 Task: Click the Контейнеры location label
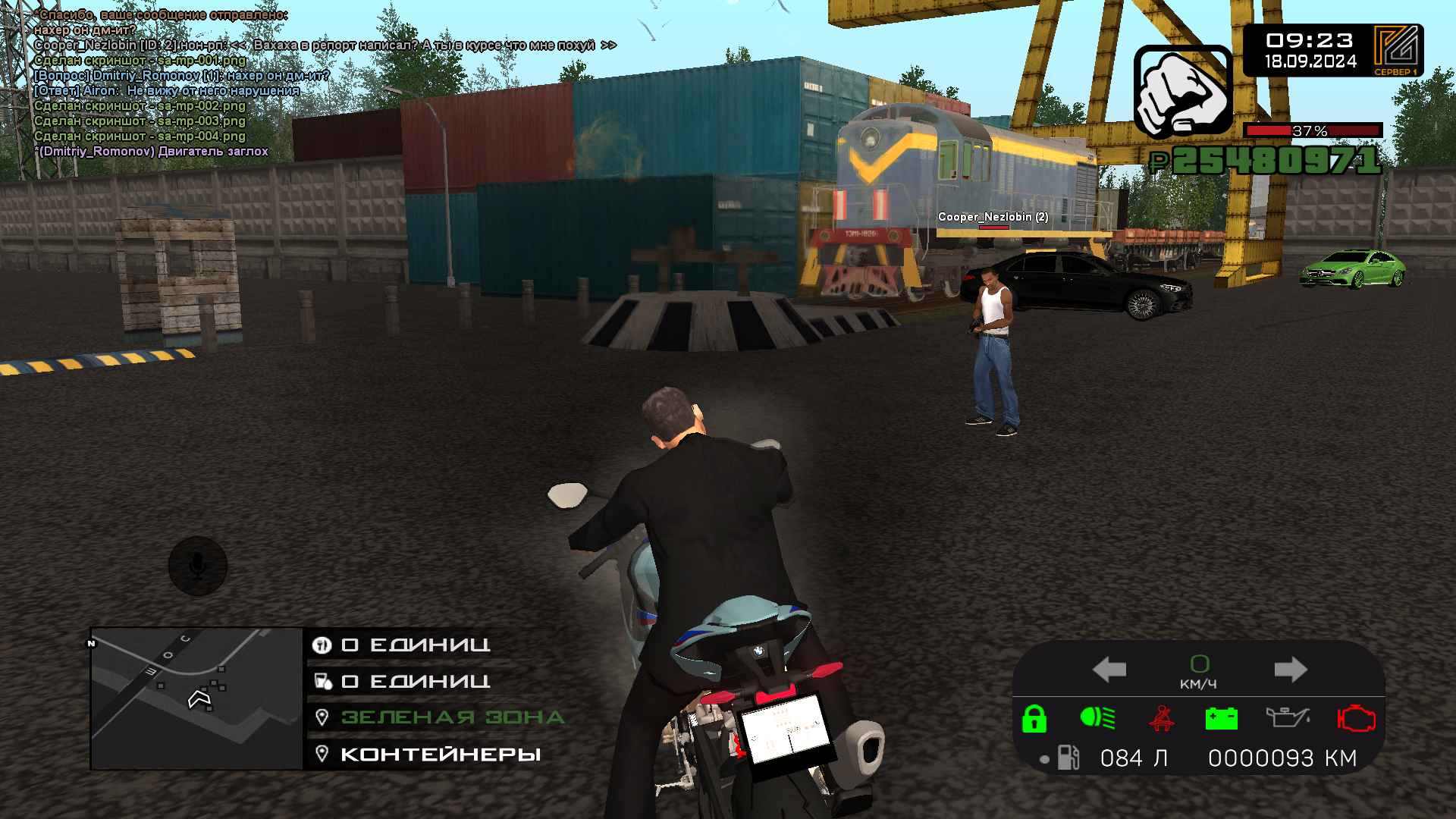tap(441, 755)
